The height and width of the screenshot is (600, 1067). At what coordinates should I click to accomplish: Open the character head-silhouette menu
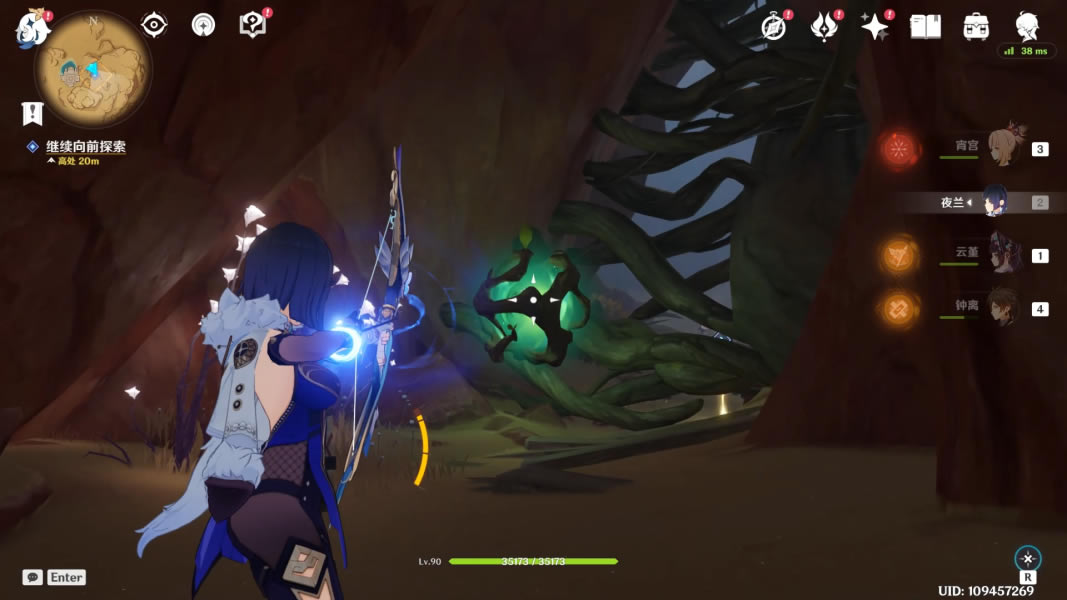coord(1027,25)
